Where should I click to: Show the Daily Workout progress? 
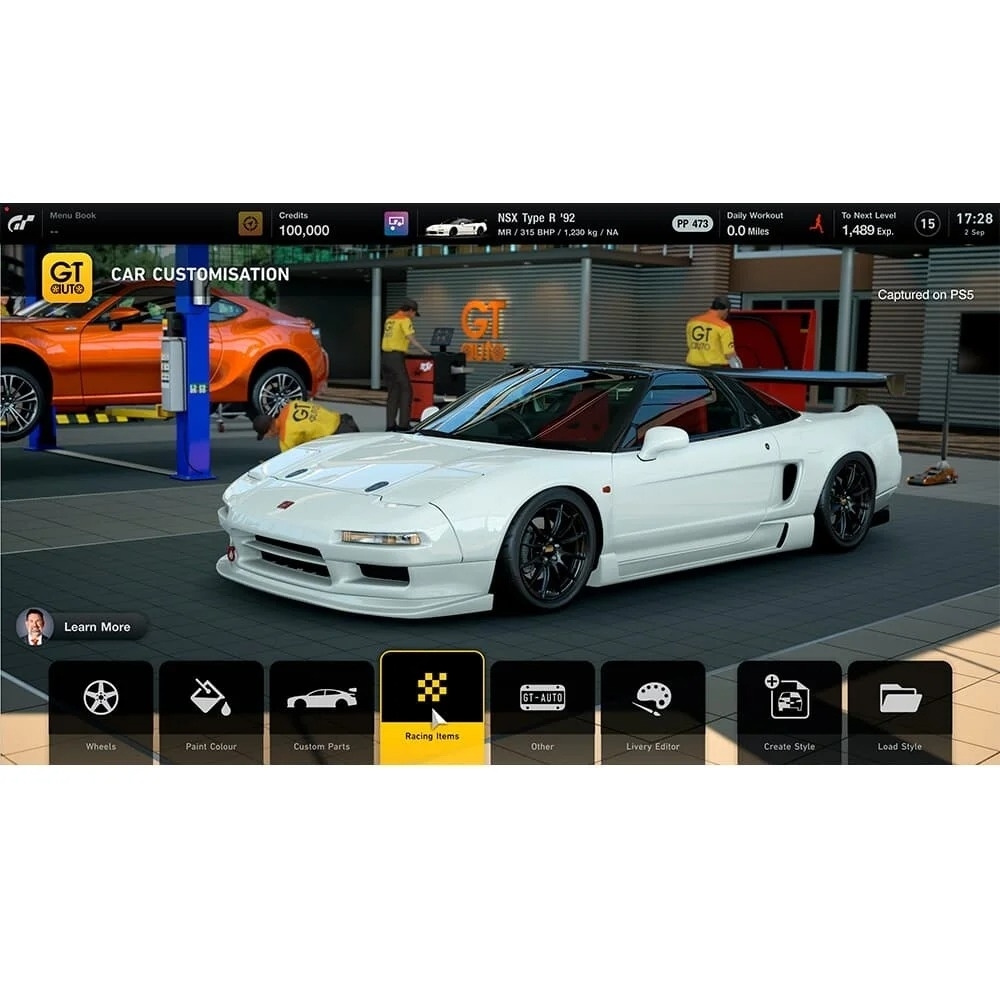pos(757,224)
